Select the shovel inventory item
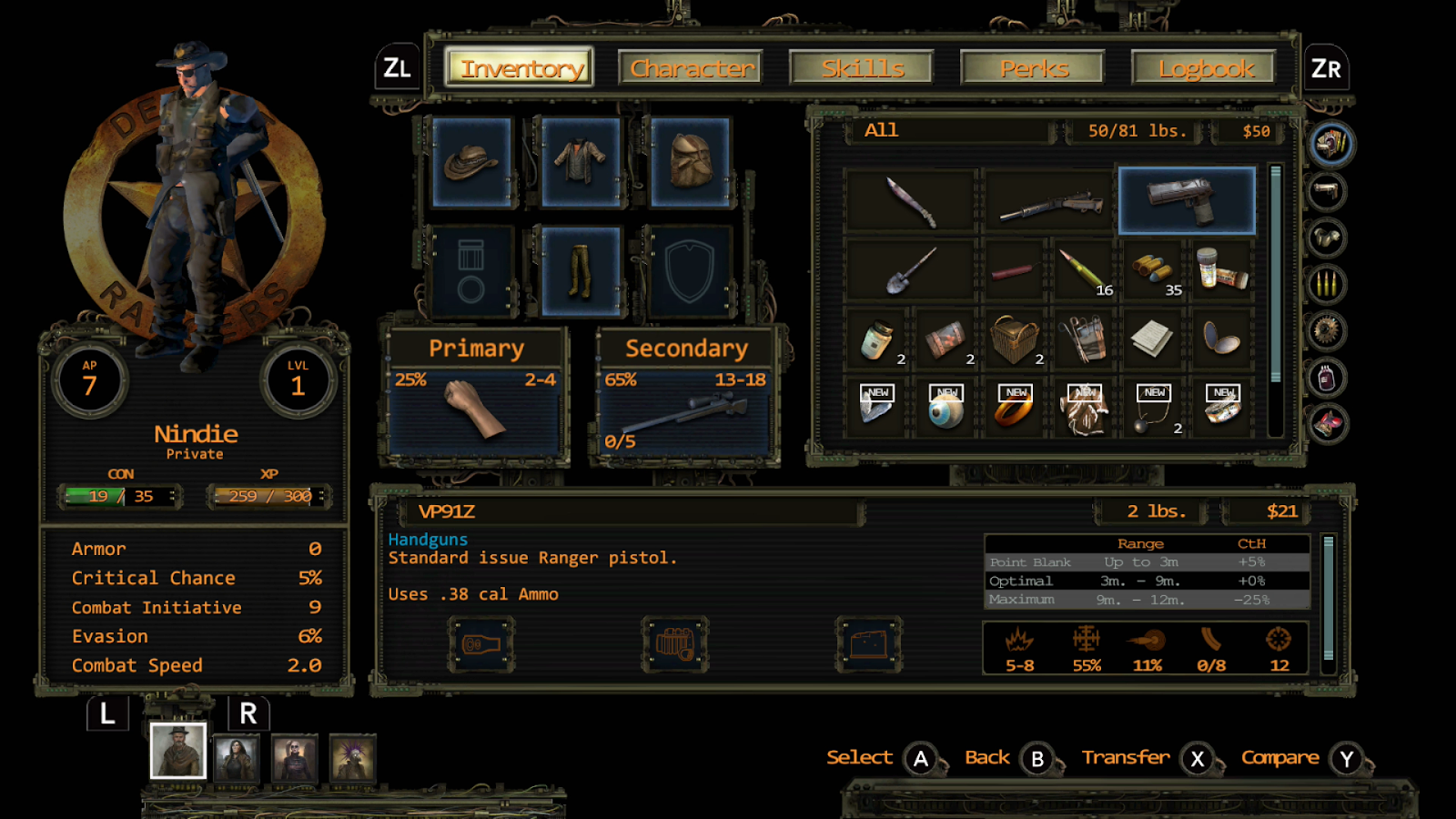 tap(911, 270)
